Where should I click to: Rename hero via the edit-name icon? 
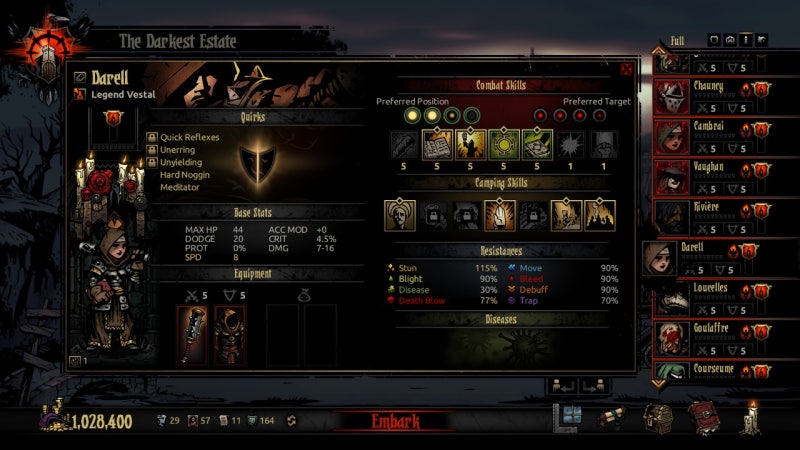(80, 76)
